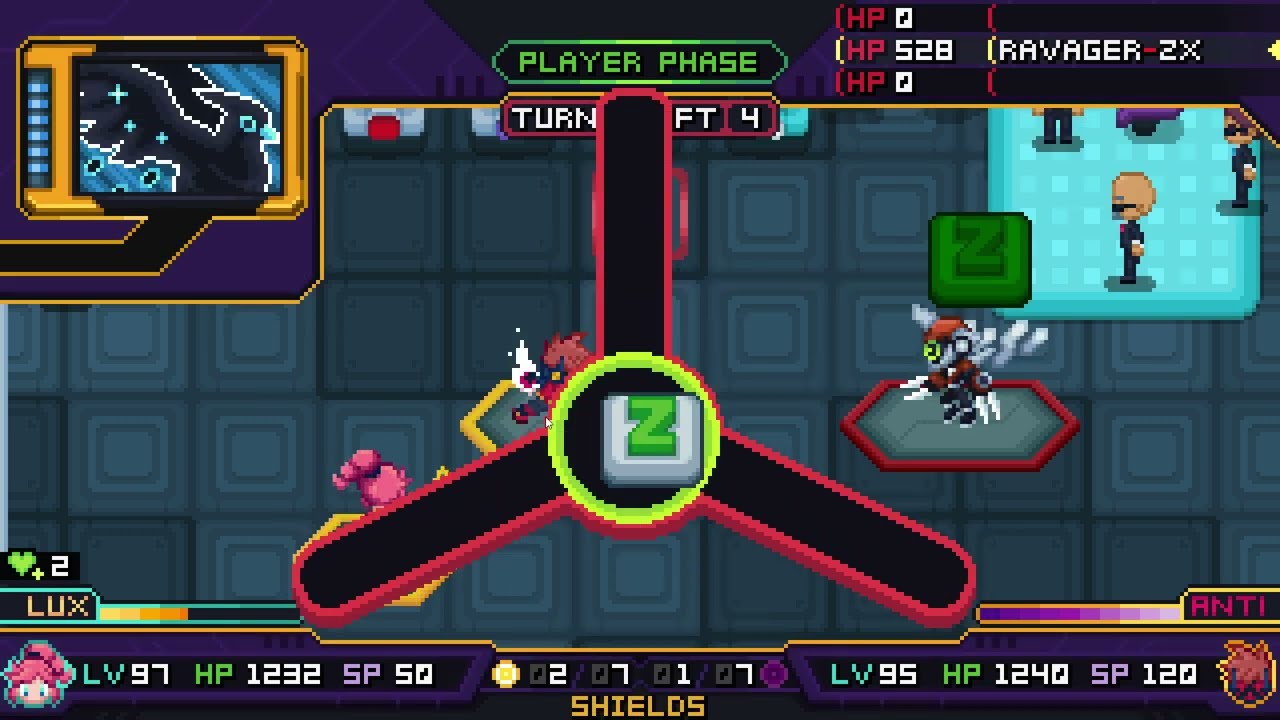1280x720 pixels.
Task: Choose the Ravager-2X enemy list entry
Action: (x=1098, y=51)
